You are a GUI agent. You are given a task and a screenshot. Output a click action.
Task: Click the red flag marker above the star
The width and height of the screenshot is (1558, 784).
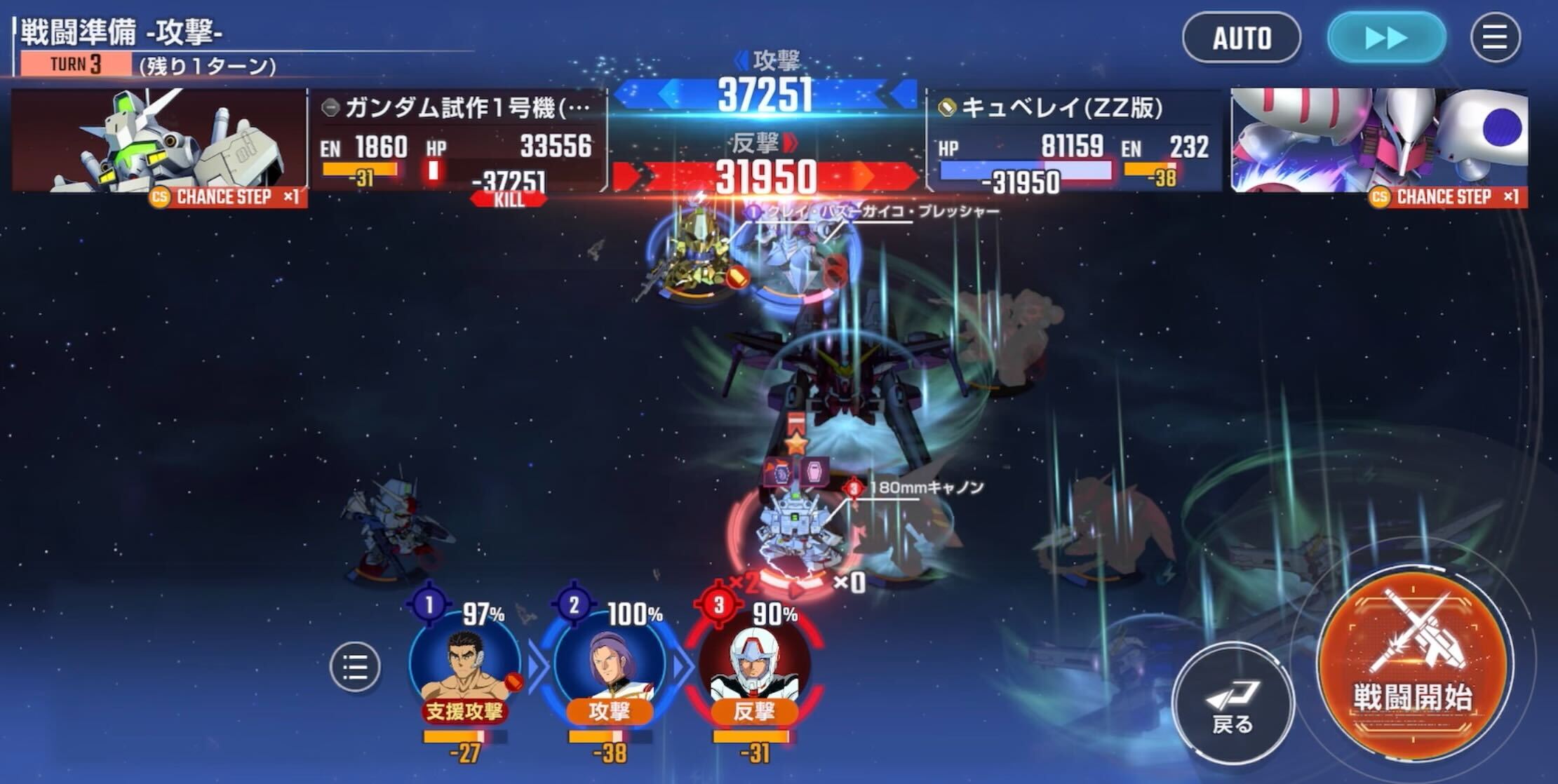pyautogui.click(x=795, y=422)
